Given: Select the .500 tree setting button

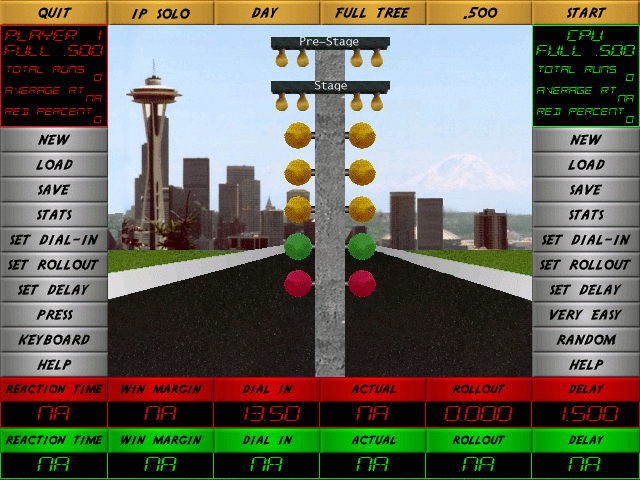Looking at the screenshot, I should [479, 13].
